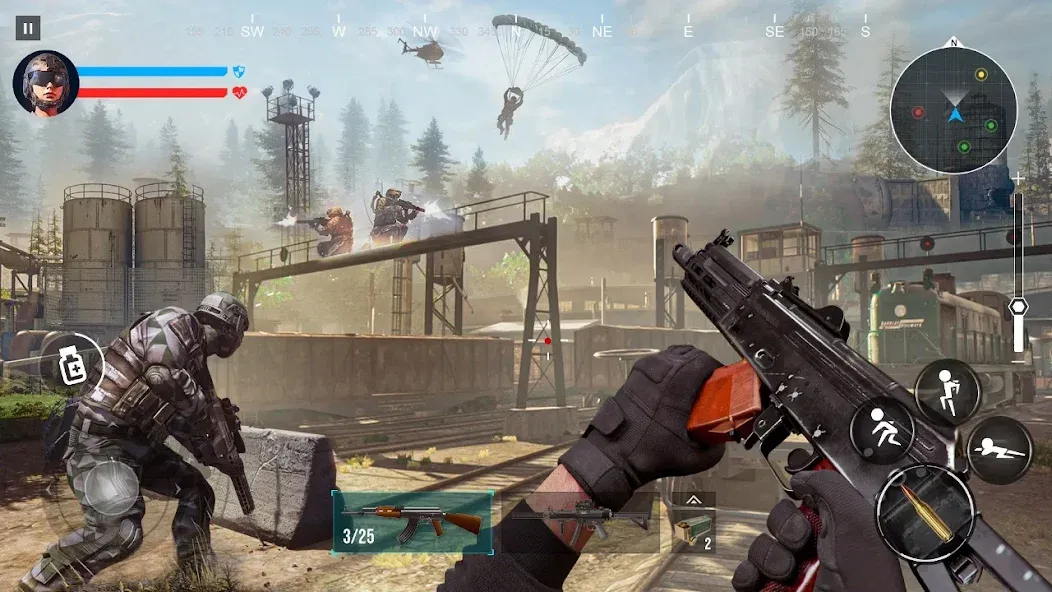Image resolution: width=1052 pixels, height=592 pixels.
Task: Activate the jump stance button
Action: (947, 392)
